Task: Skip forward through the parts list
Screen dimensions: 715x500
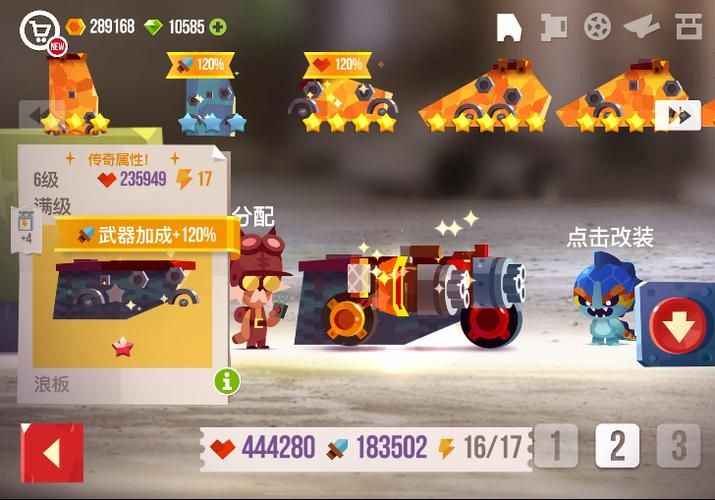Action: [x=679, y=116]
